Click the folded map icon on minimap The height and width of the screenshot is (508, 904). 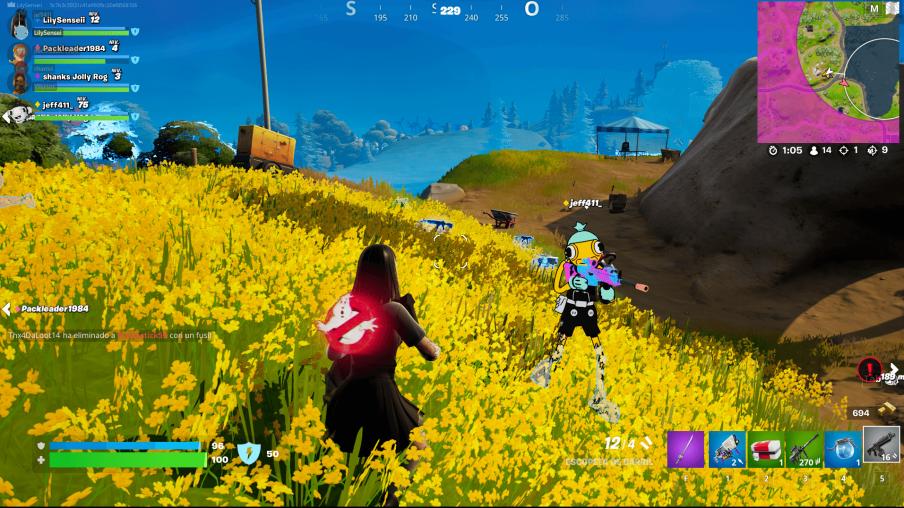(x=893, y=9)
